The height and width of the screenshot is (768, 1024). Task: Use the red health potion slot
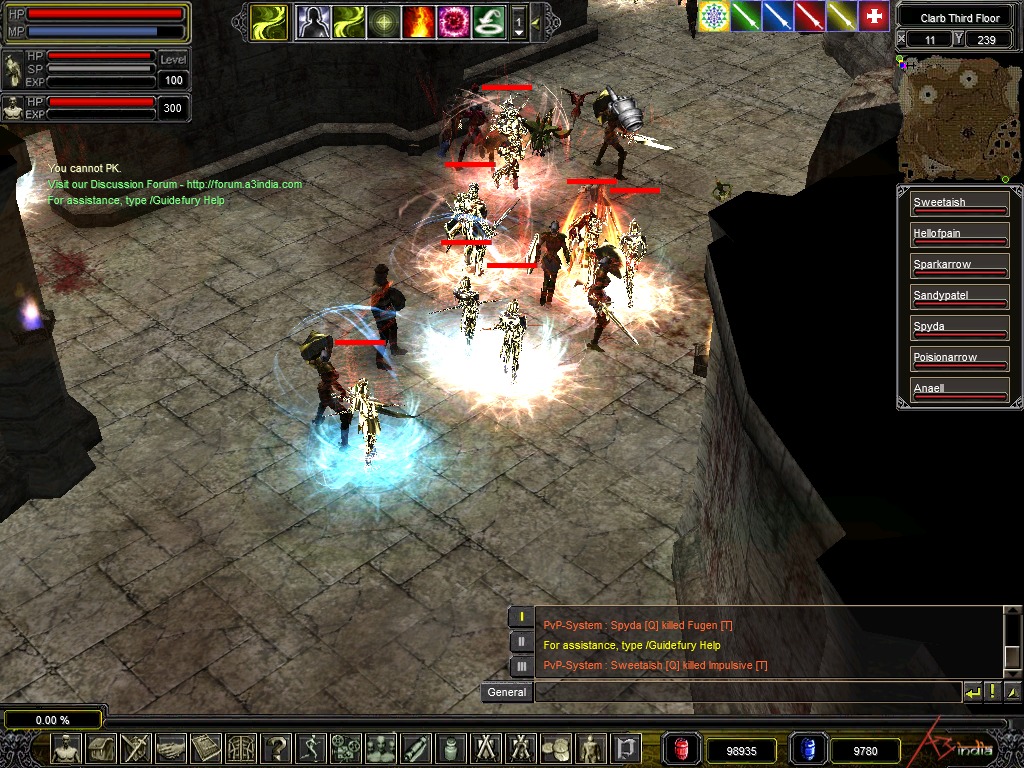click(x=682, y=748)
